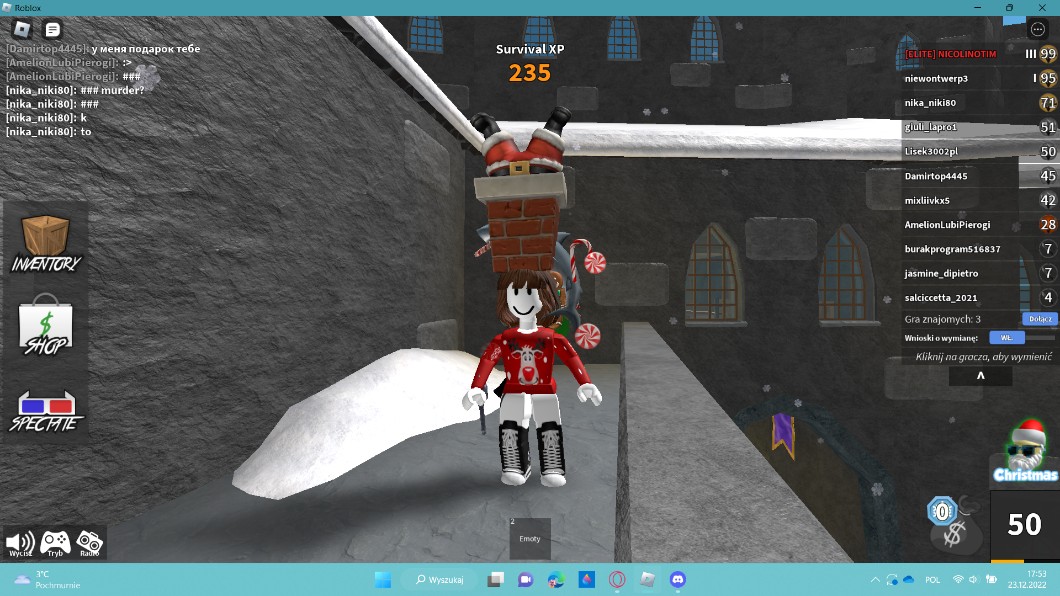Open the Tryb gamepad mode button

tap(55, 544)
